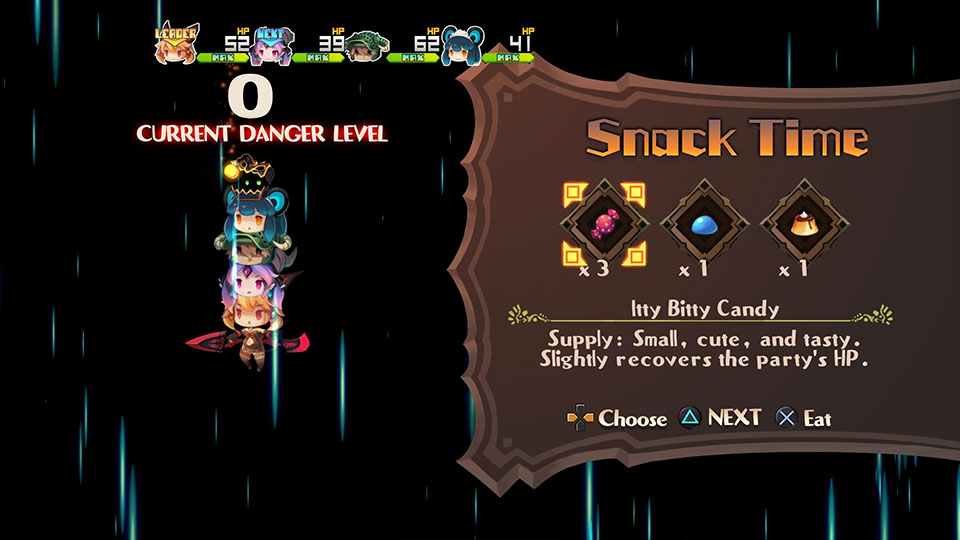Viewport: 960px width, 540px height.
Task: Select the leader character portrait
Action: tap(177, 45)
